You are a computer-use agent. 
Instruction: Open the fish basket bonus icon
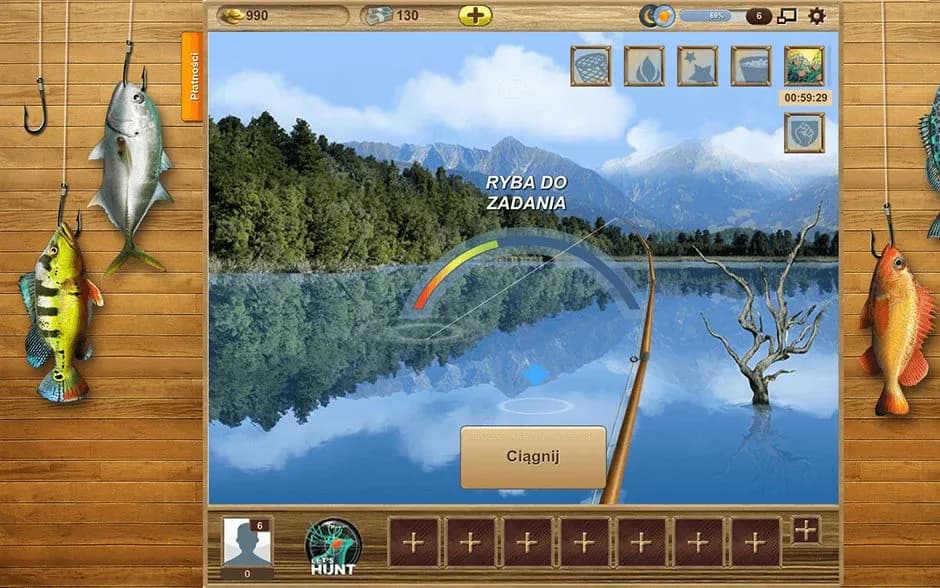(750, 66)
